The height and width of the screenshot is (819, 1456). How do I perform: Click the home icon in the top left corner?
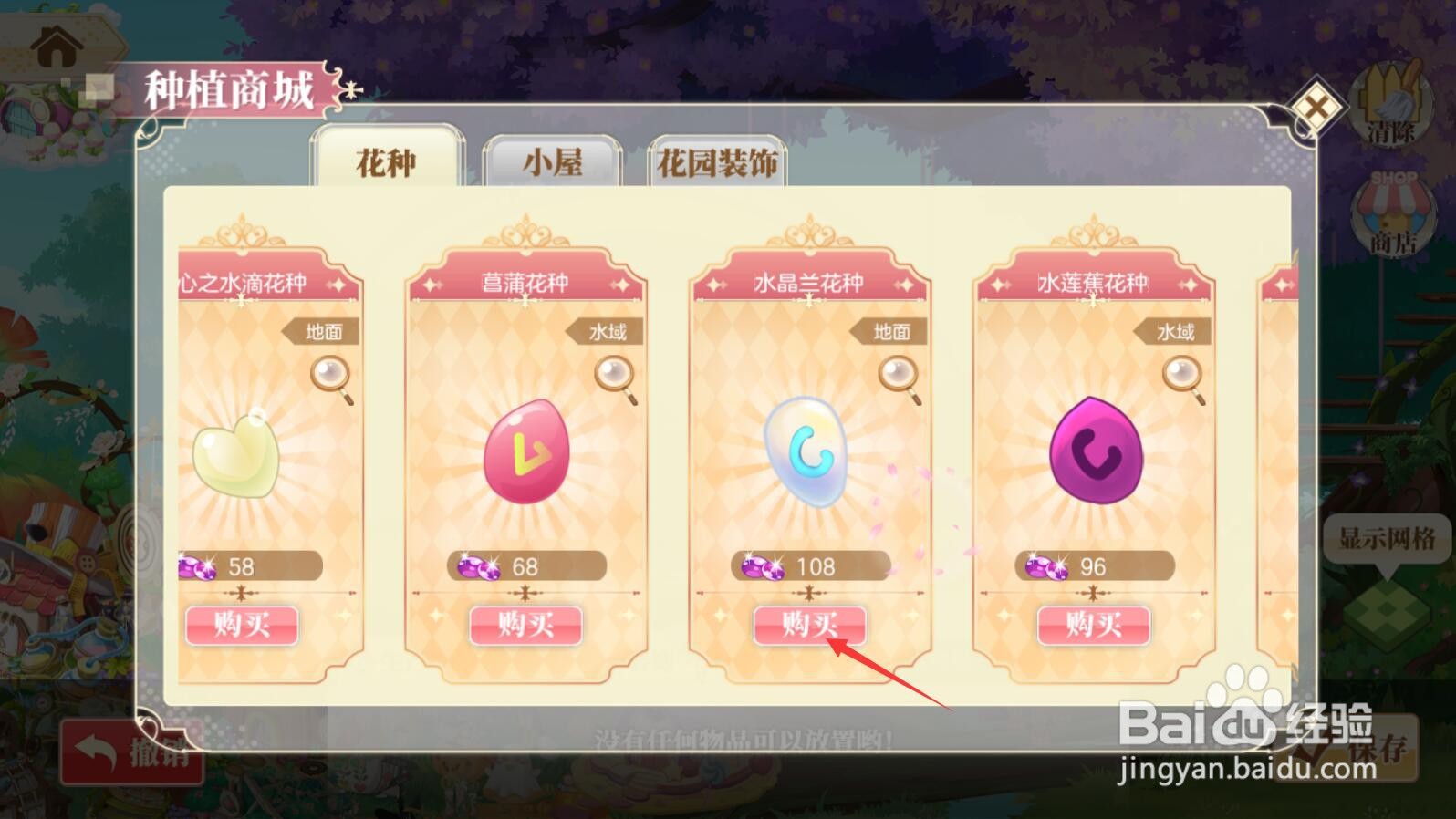pyautogui.click(x=57, y=44)
